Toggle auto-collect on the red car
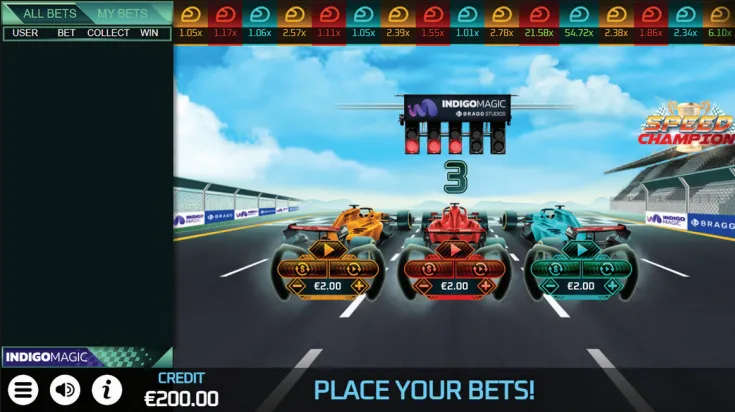 coord(432,268)
